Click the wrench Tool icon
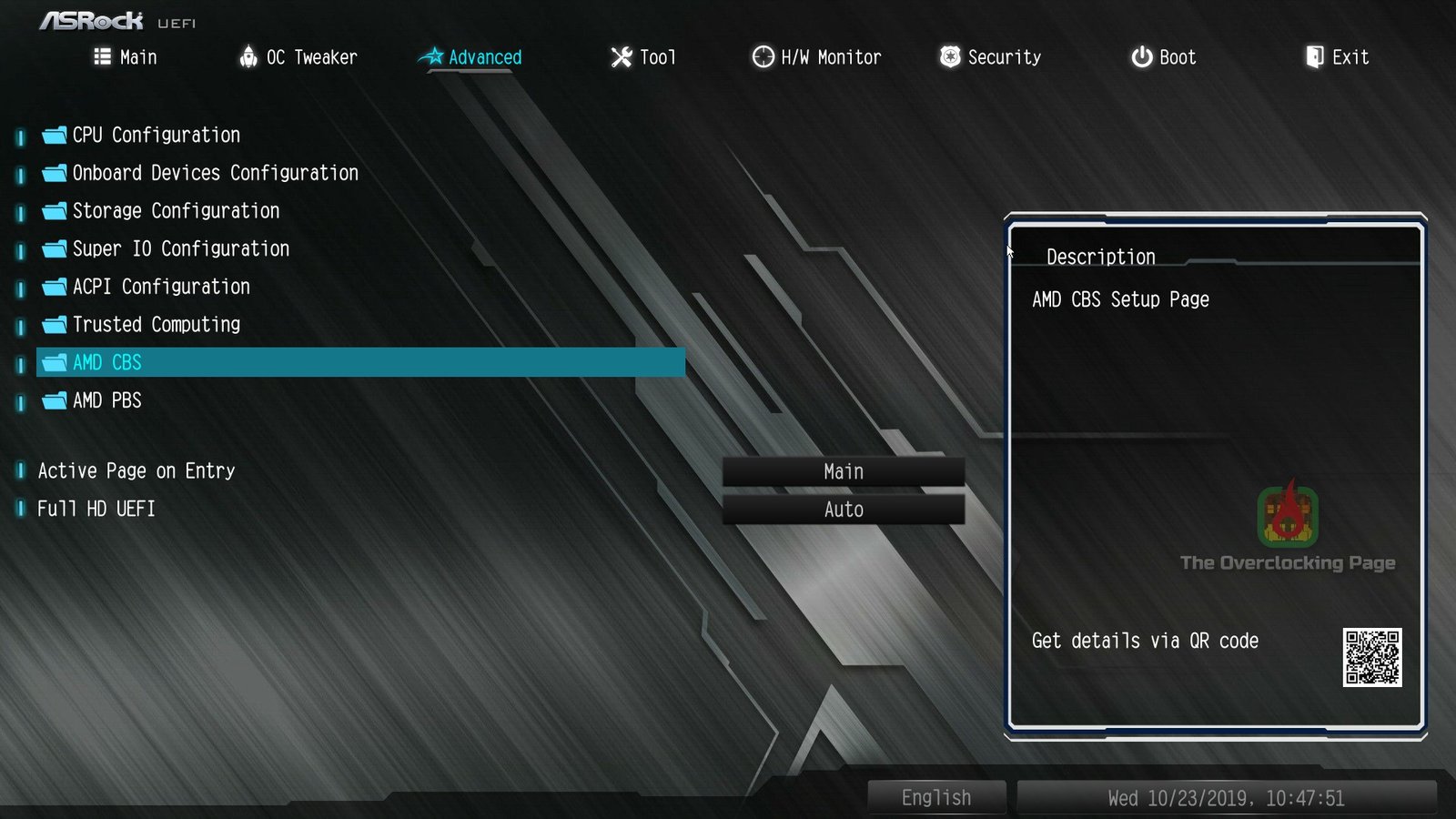The image size is (1456, 819). (x=620, y=56)
